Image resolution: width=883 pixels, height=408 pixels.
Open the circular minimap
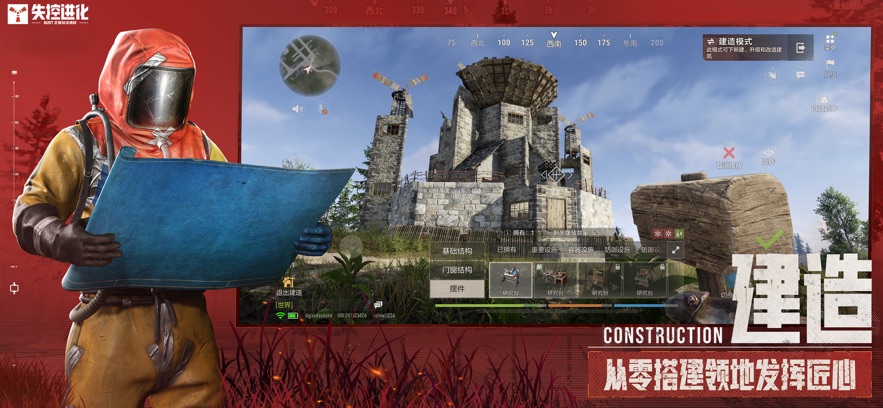point(310,64)
